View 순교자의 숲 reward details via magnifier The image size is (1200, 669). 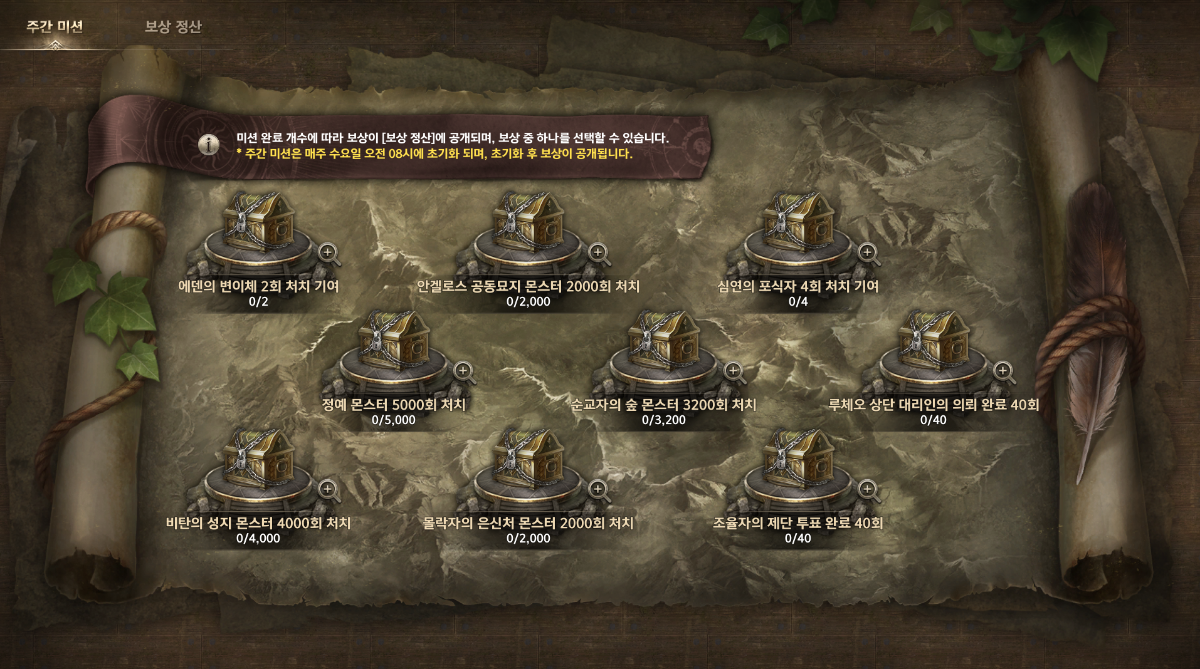(x=733, y=372)
